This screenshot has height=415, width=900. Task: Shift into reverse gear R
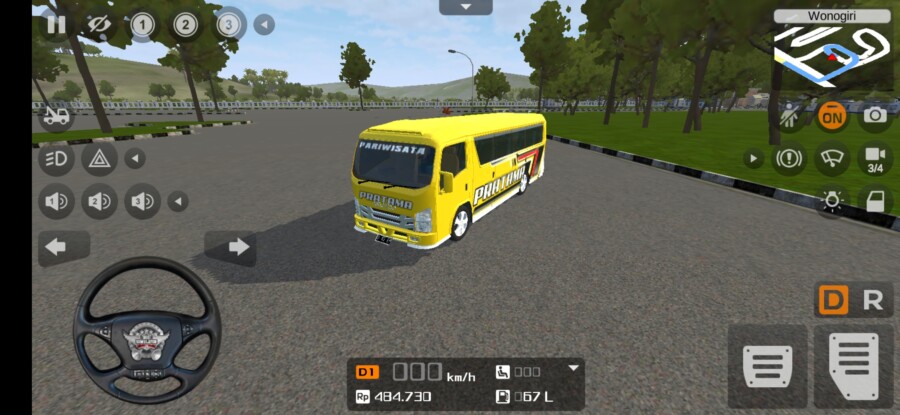pyautogui.click(x=873, y=301)
